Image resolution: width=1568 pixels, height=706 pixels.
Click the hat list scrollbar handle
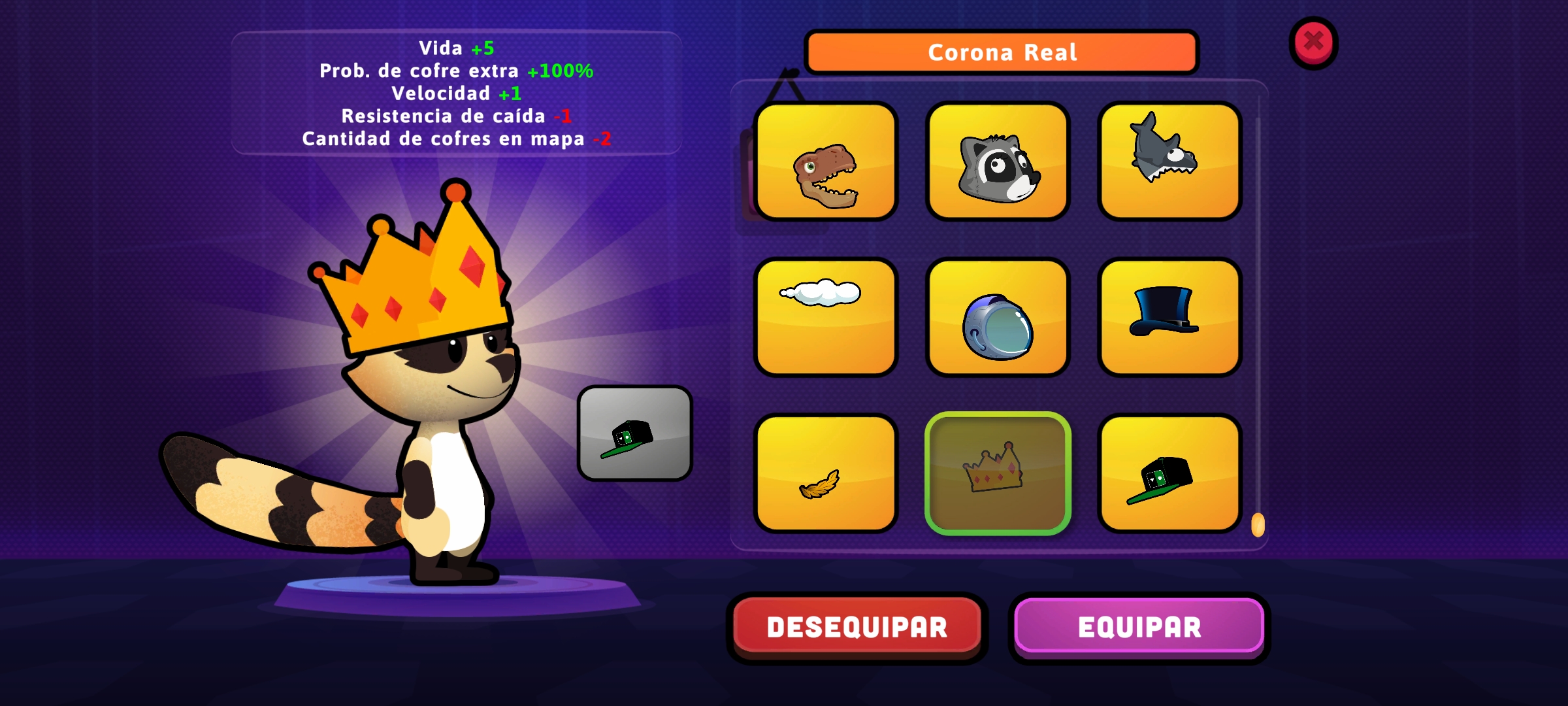click(1258, 525)
